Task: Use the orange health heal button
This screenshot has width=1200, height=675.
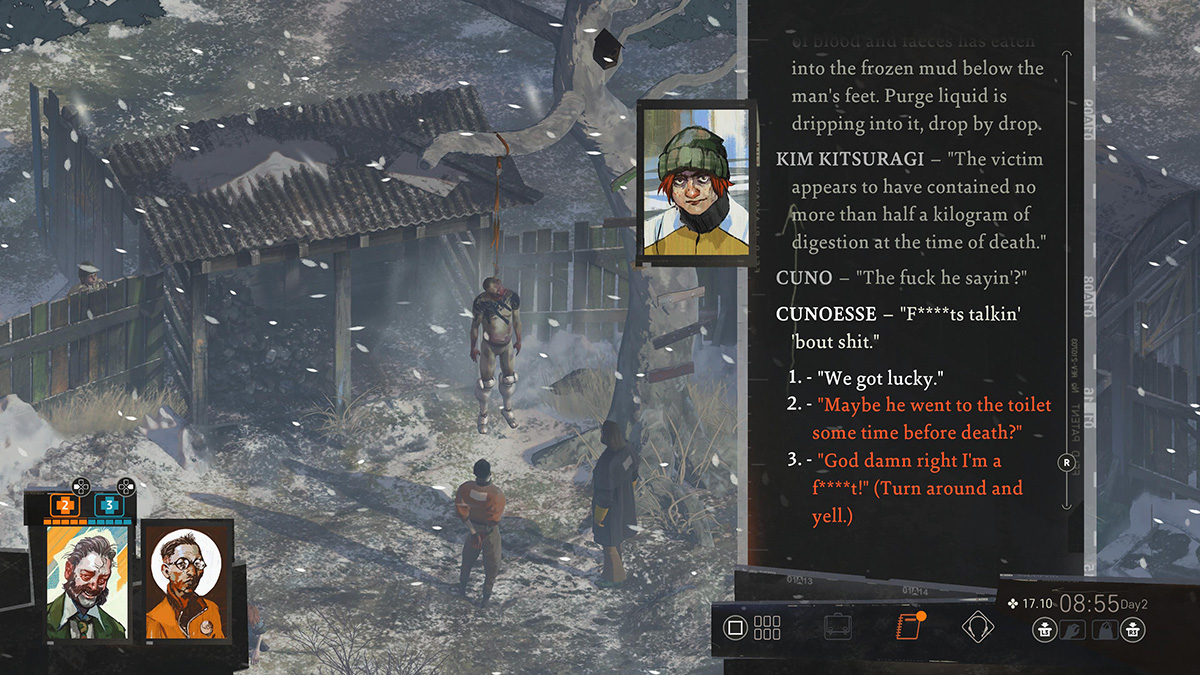Action: pyautogui.click(x=65, y=506)
